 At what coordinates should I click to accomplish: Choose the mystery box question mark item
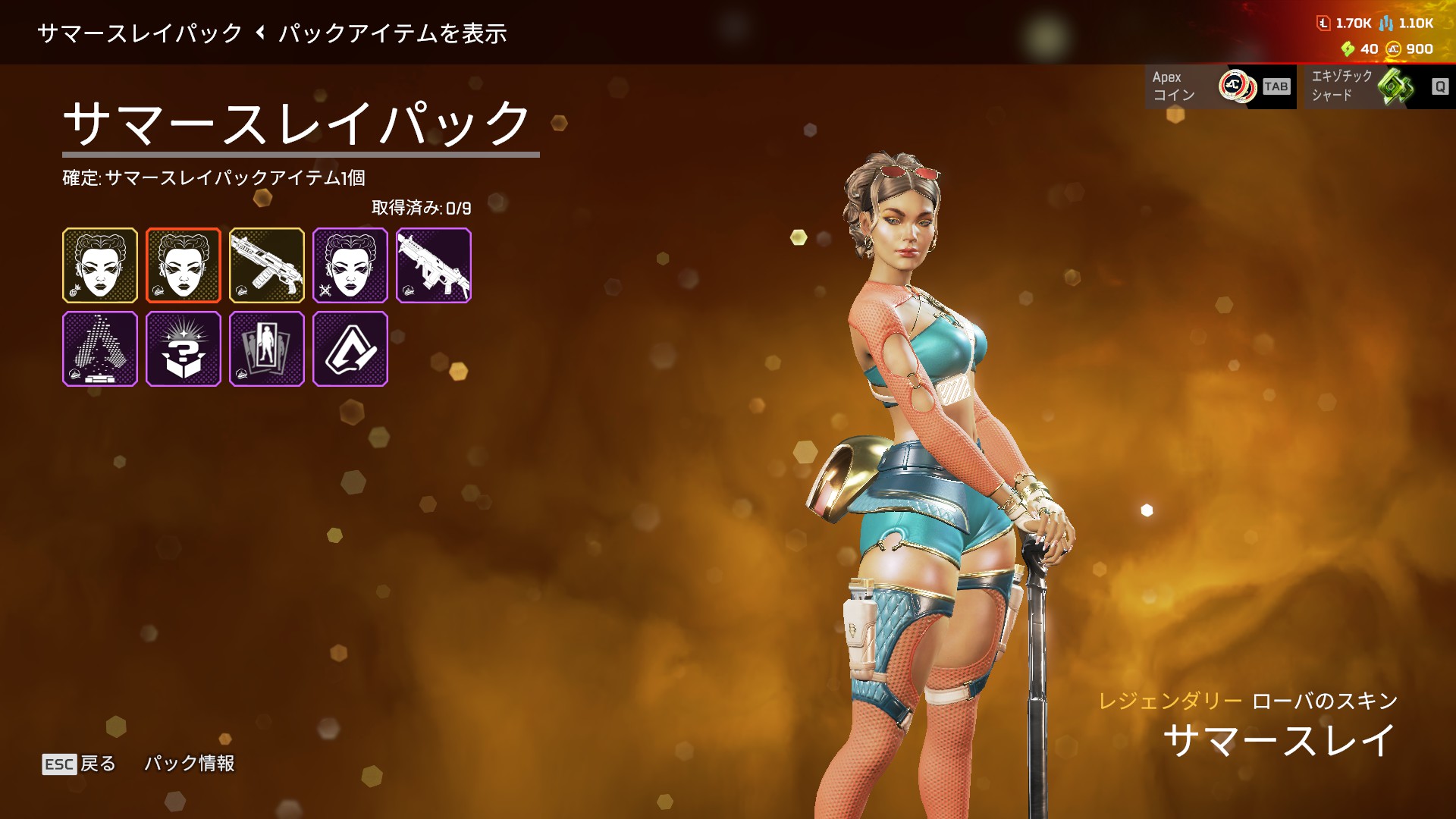184,349
